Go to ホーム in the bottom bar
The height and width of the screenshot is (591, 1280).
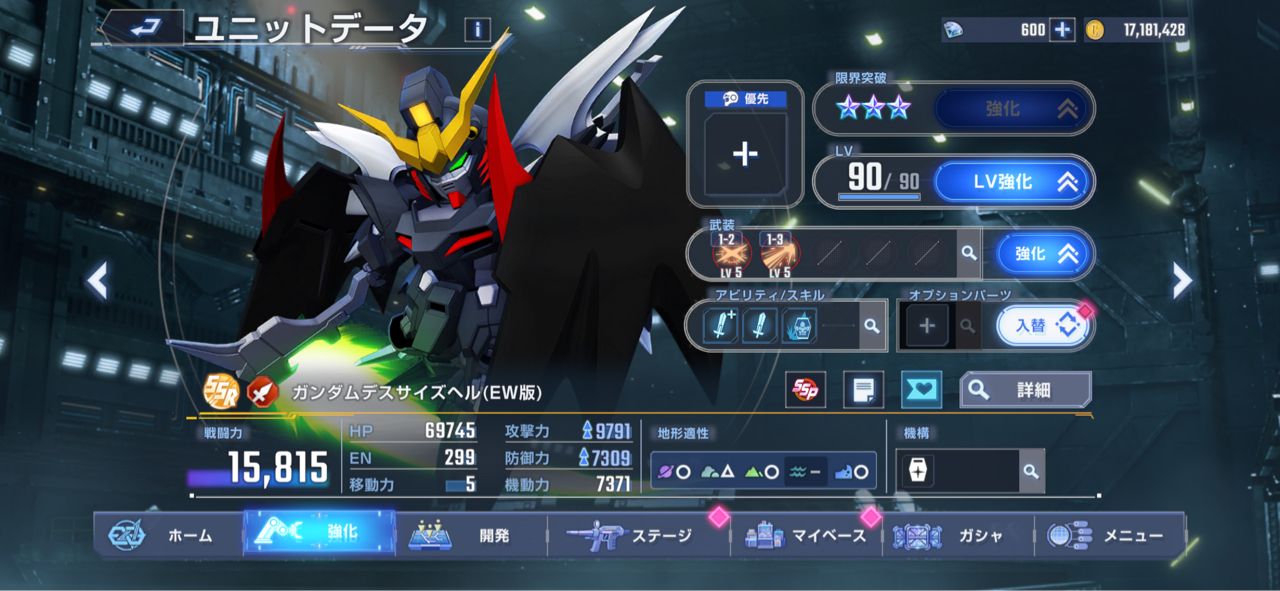tap(168, 535)
